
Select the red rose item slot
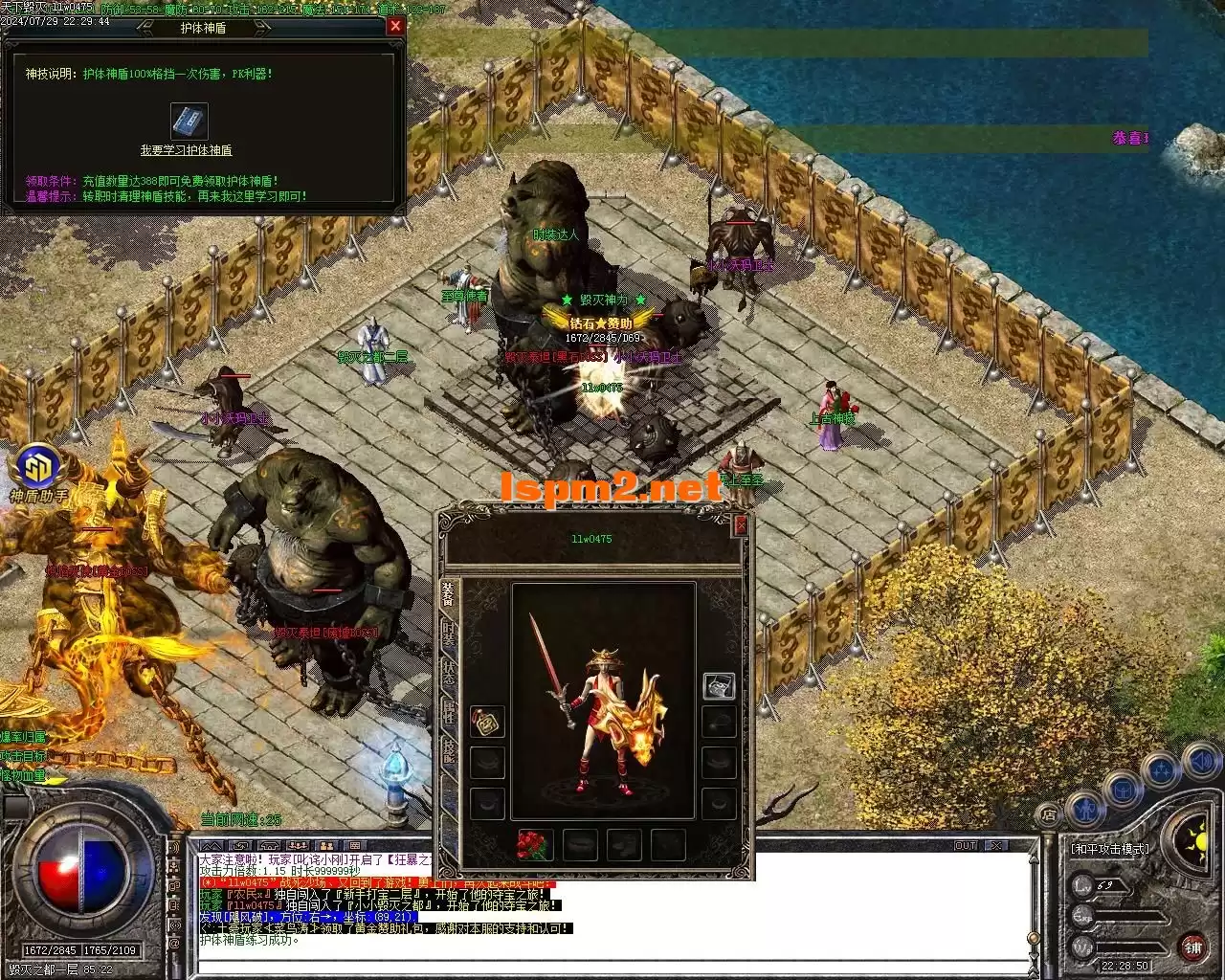click(535, 844)
